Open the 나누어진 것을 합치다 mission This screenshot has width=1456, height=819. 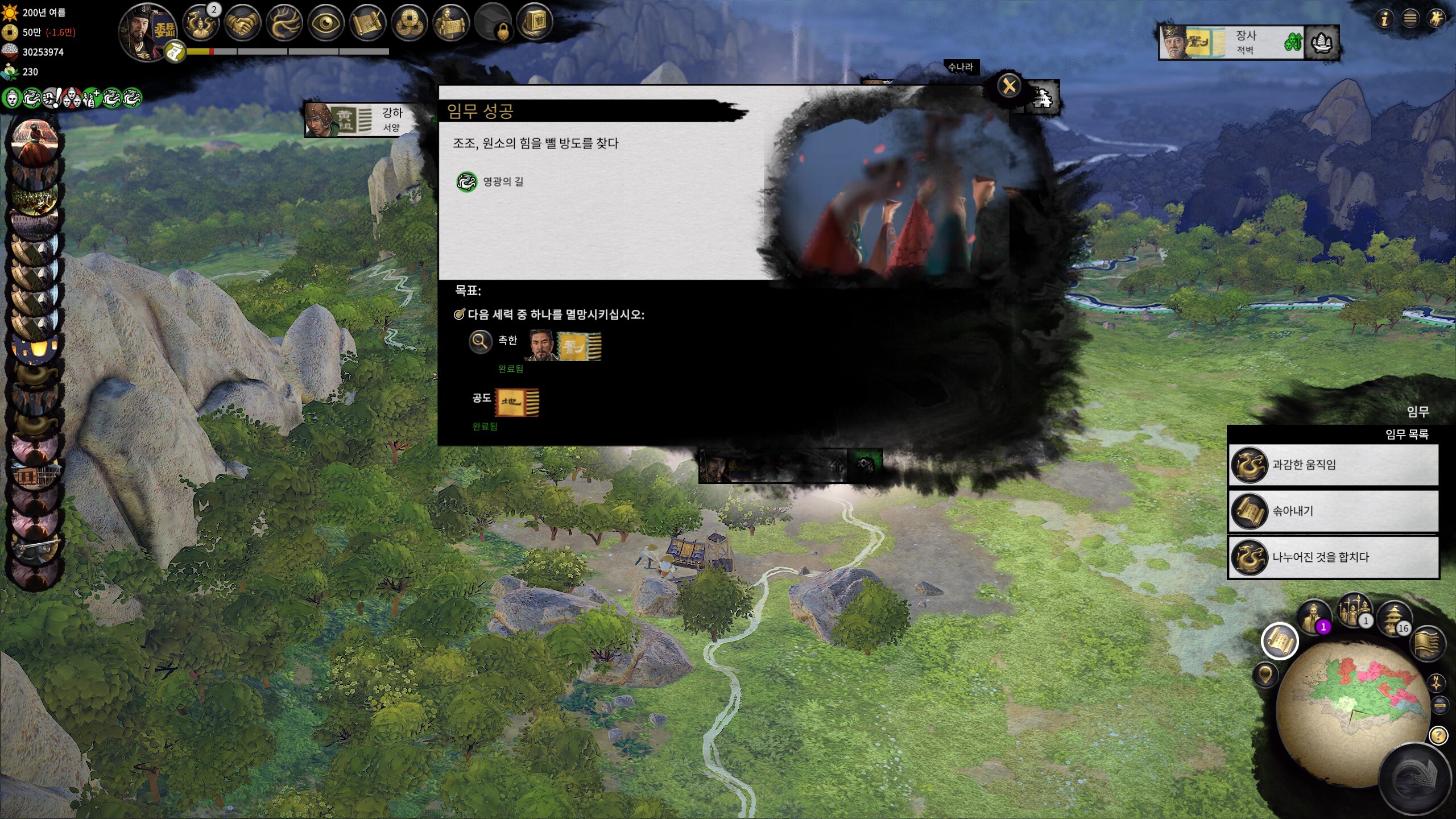(x=1333, y=557)
